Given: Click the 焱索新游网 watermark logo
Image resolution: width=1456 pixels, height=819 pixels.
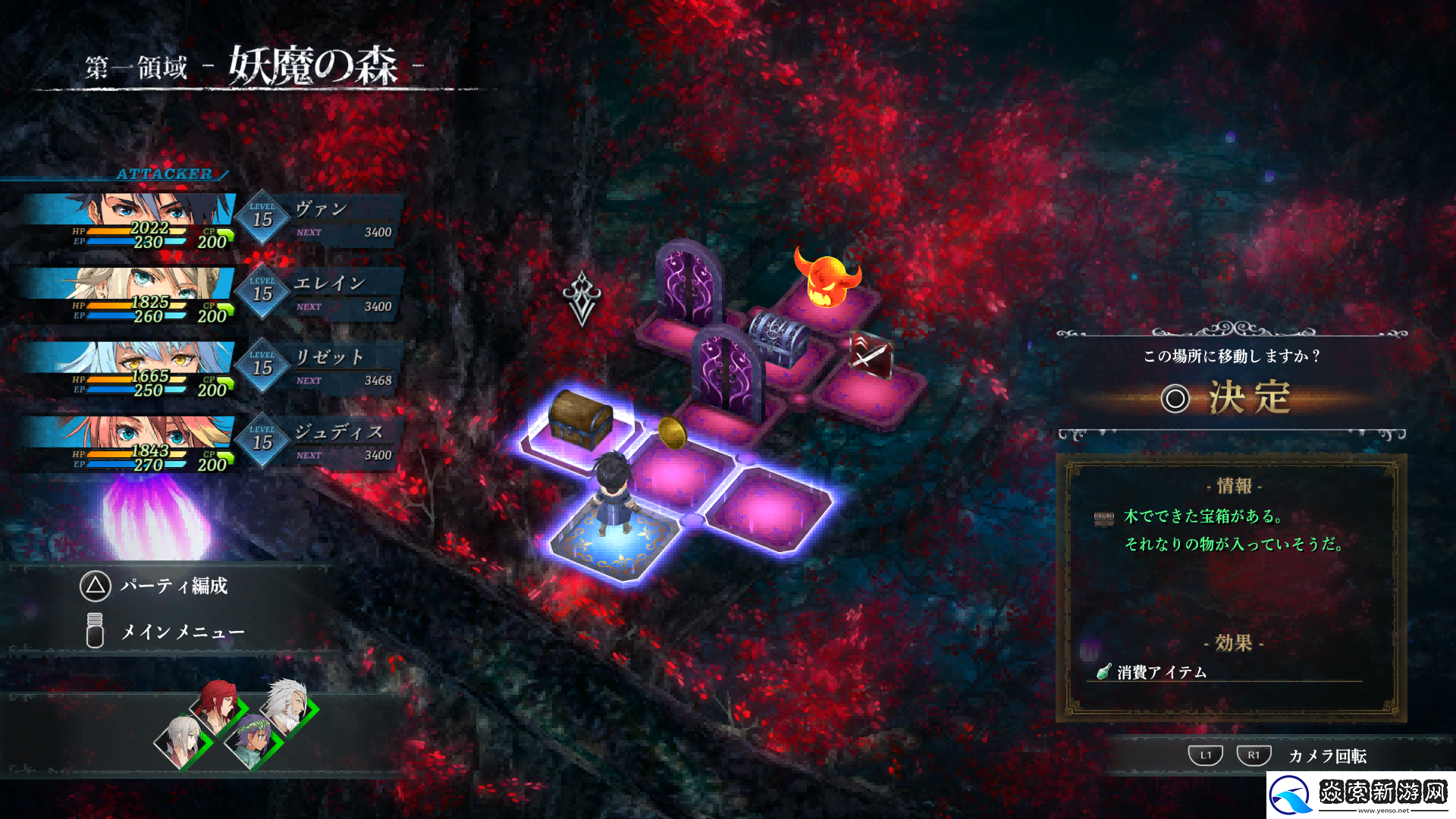Looking at the screenshot, I should point(1361,795).
